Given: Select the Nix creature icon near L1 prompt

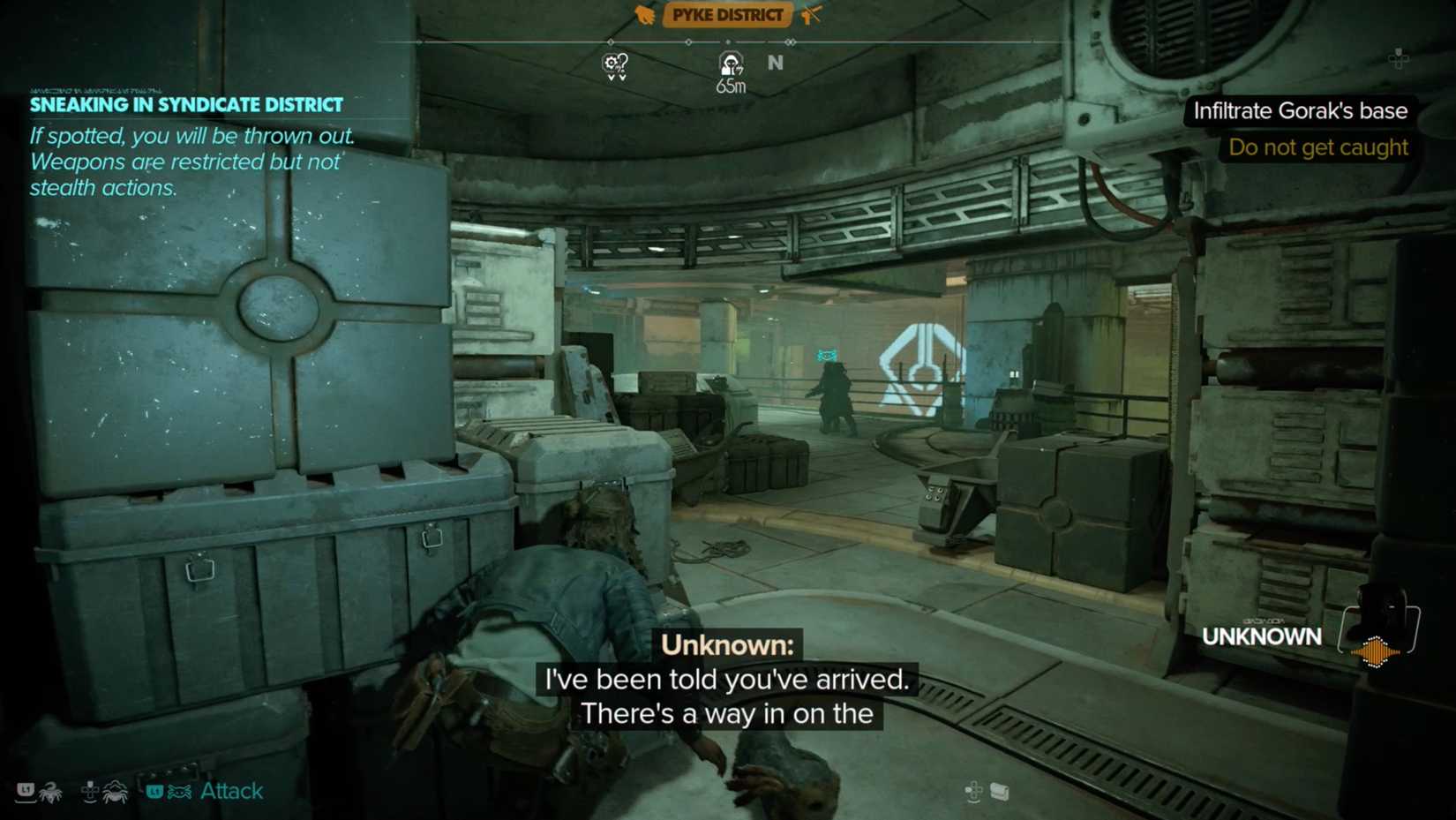Looking at the screenshot, I should (x=50, y=793).
